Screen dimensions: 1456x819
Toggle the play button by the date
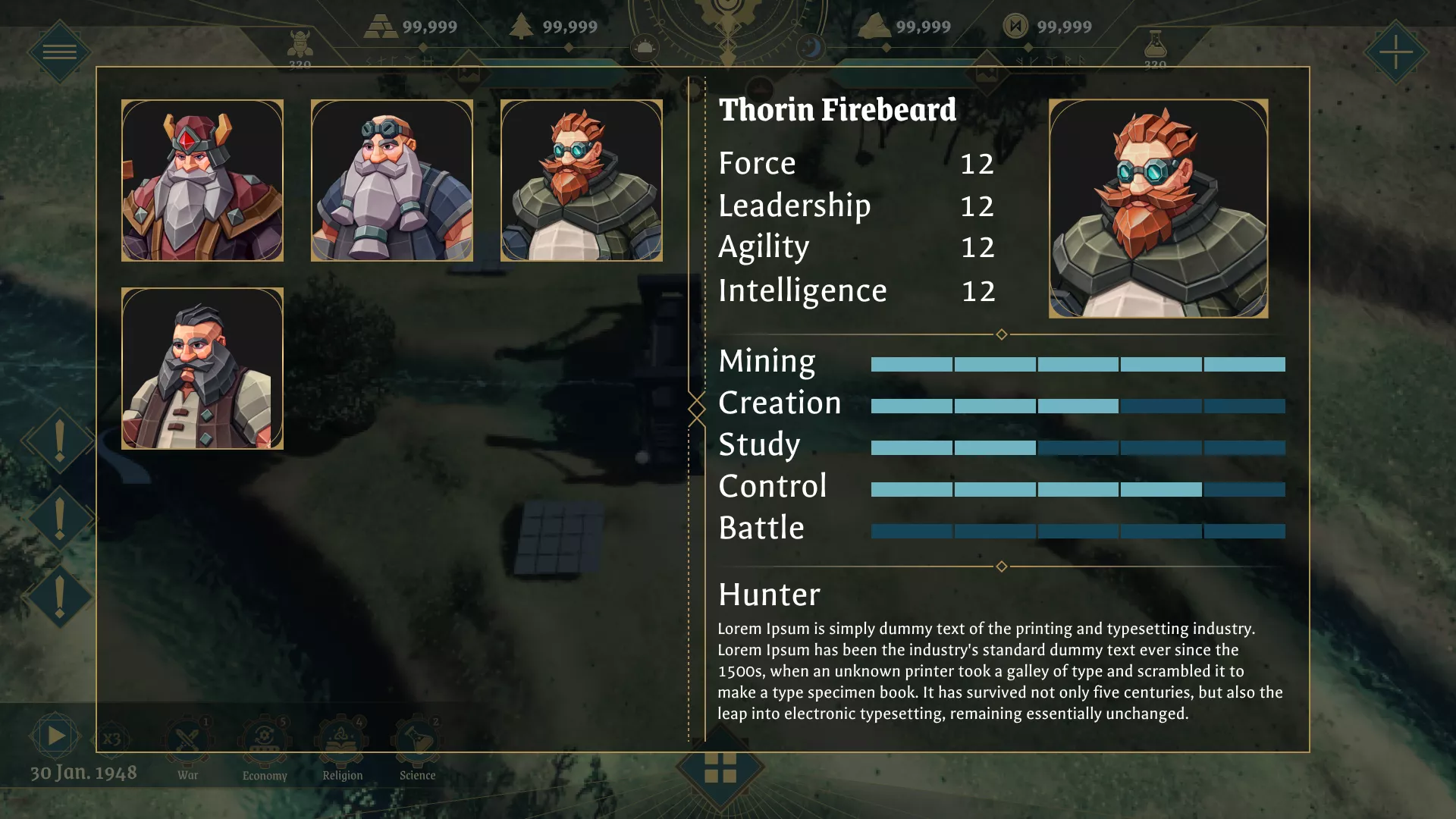(x=55, y=736)
